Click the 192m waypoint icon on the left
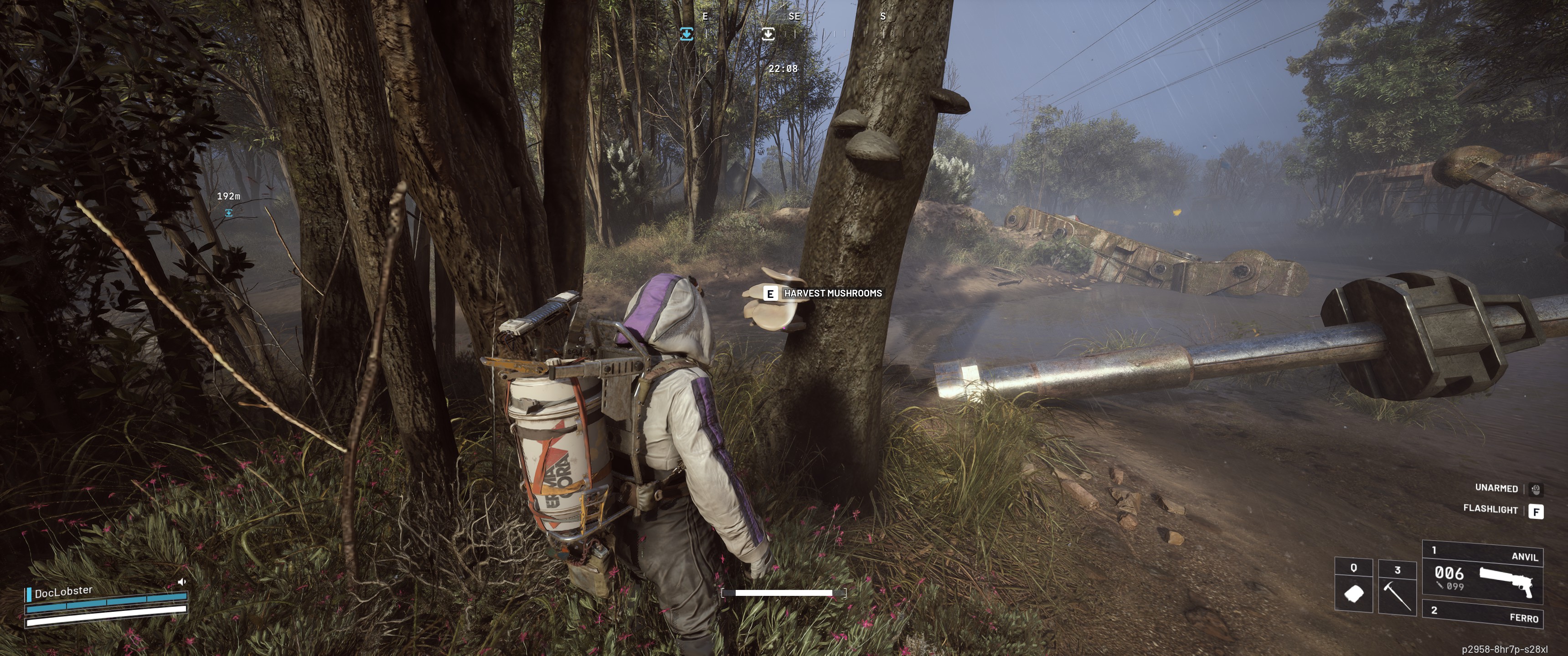Screen dimensions: 1568x656 tap(228, 214)
